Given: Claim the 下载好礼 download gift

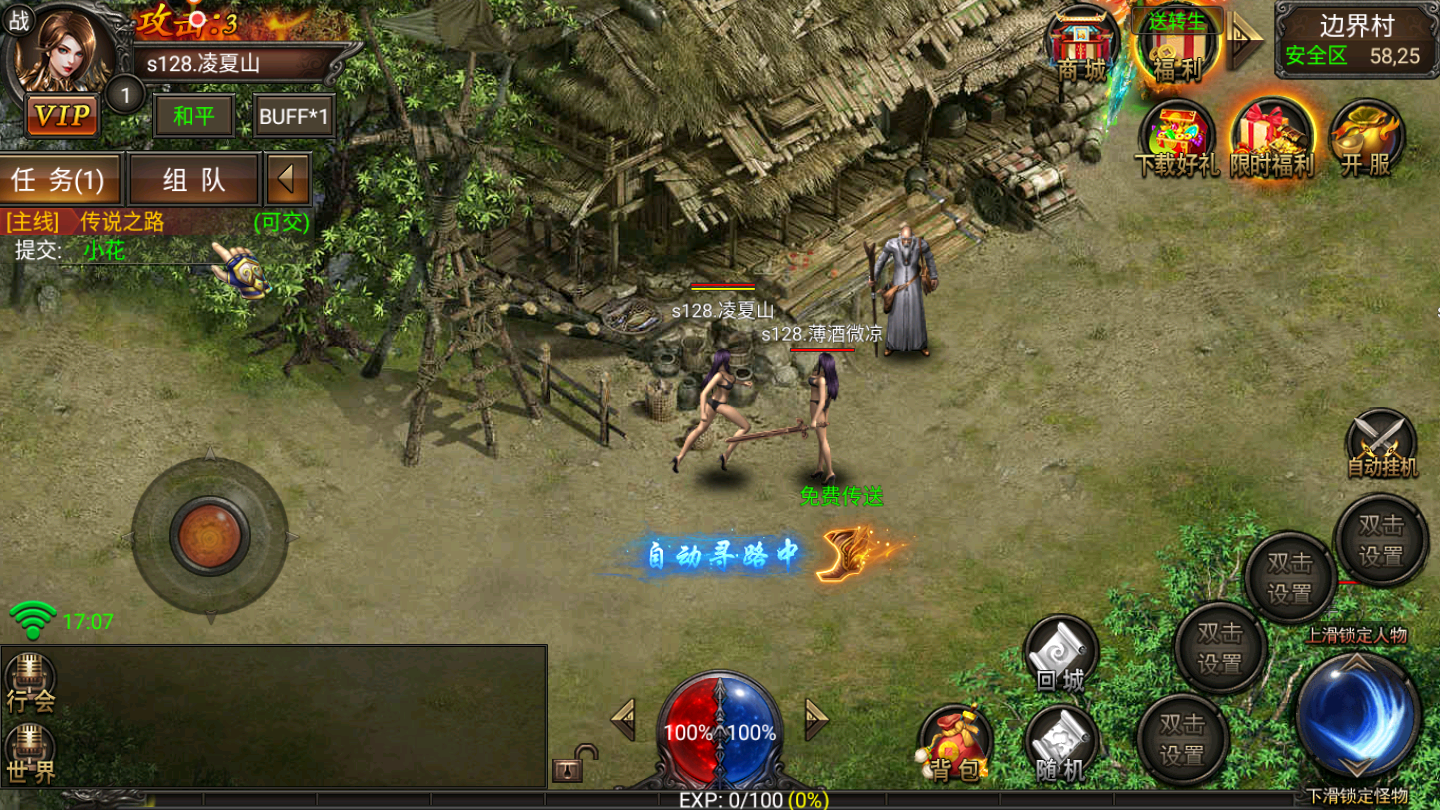Looking at the screenshot, I should pos(1176,138).
